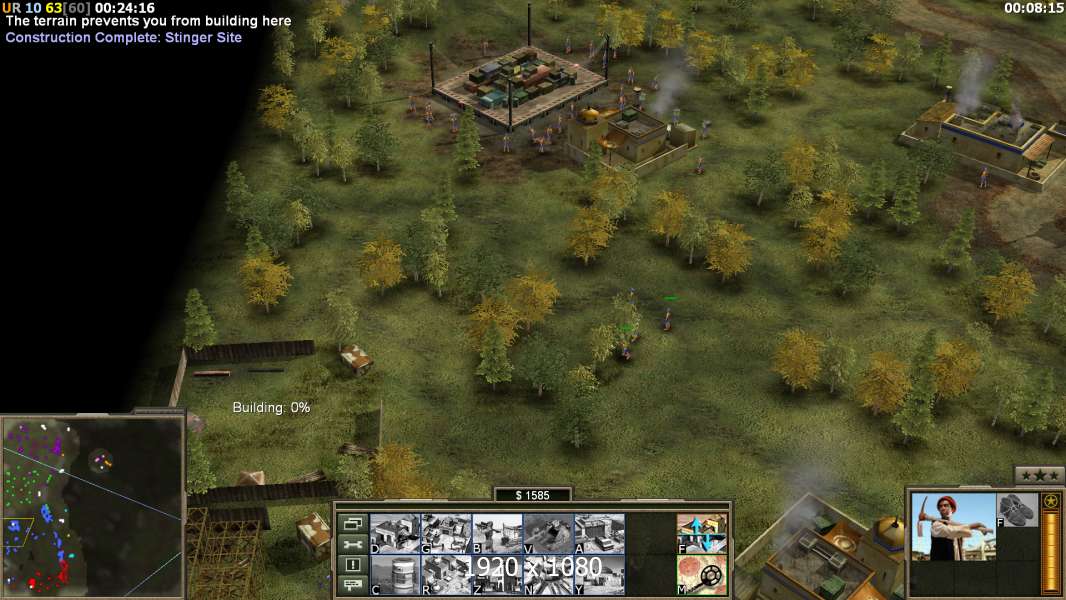The image size is (1066, 600).
Task: Pick the build option with hotkey Y
Action: click(599, 574)
